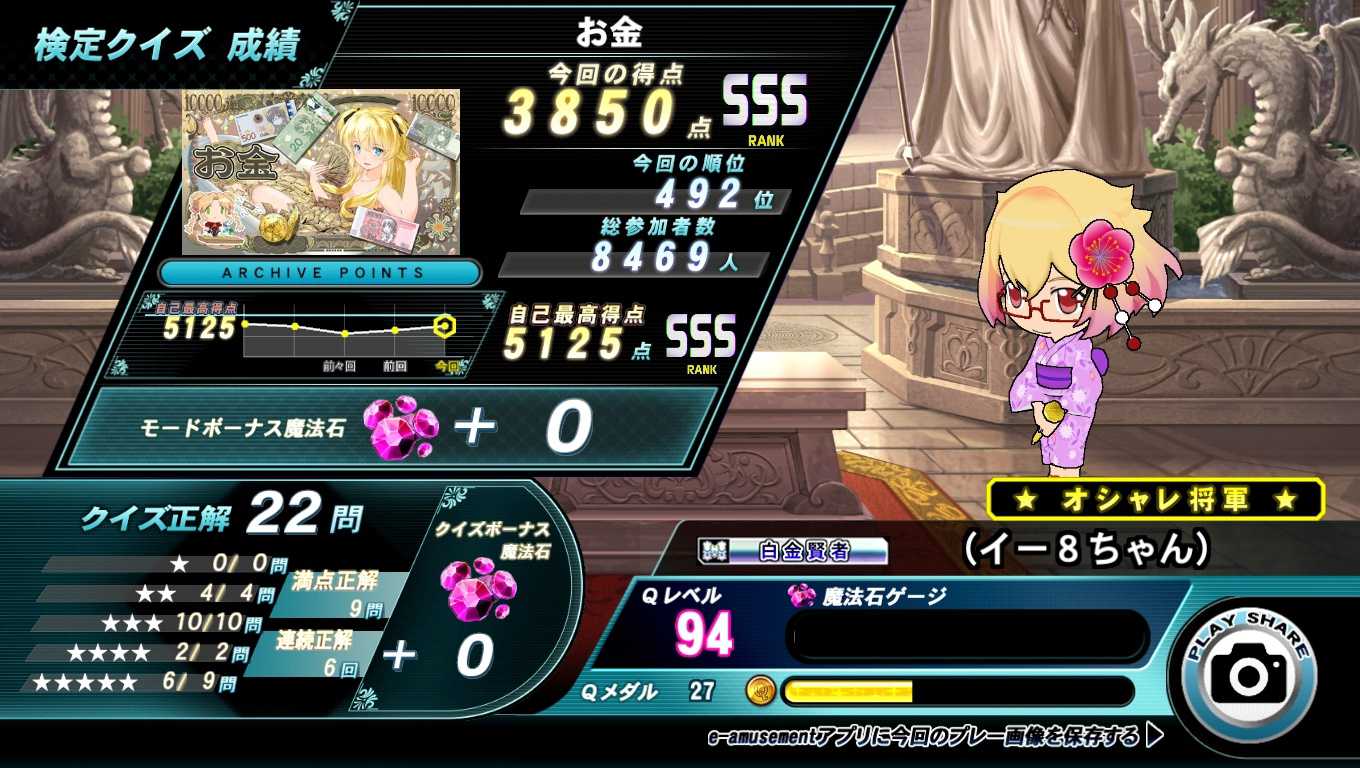Open the ARCHIVE POINTS bar

click(x=322, y=272)
